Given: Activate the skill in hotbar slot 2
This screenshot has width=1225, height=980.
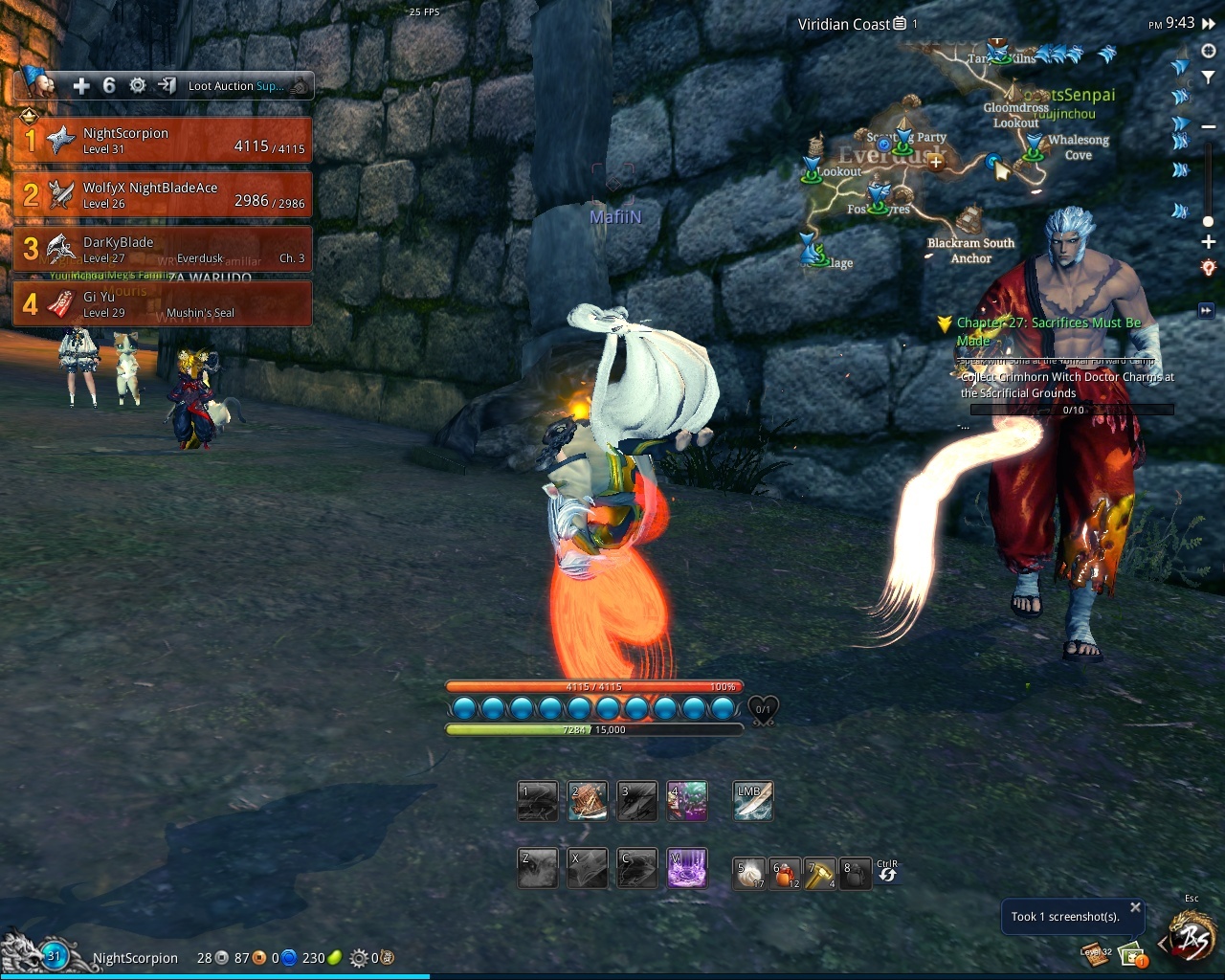Looking at the screenshot, I should 587,802.
